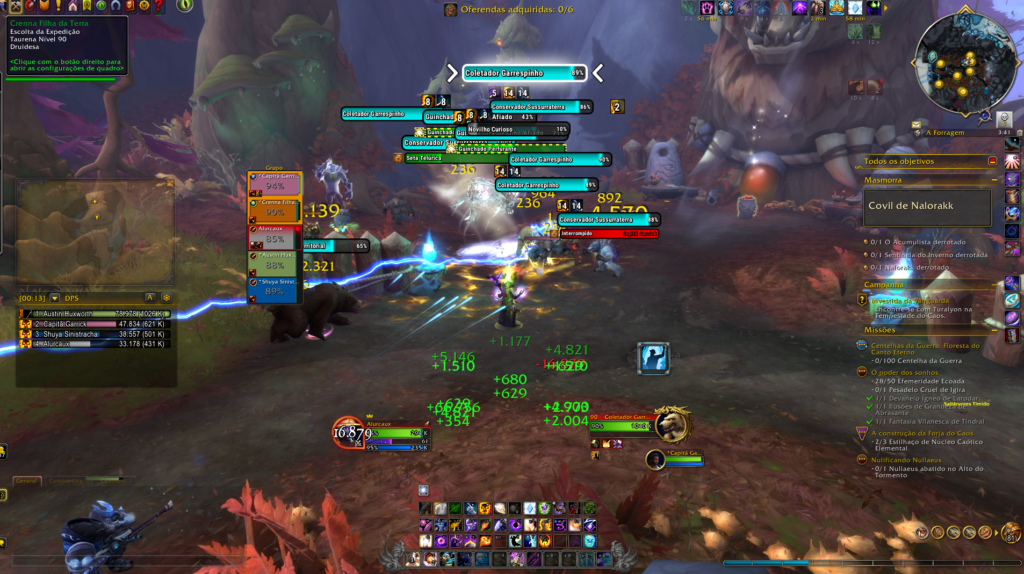
Task: Open the damage meter gear settings
Action: (166, 297)
